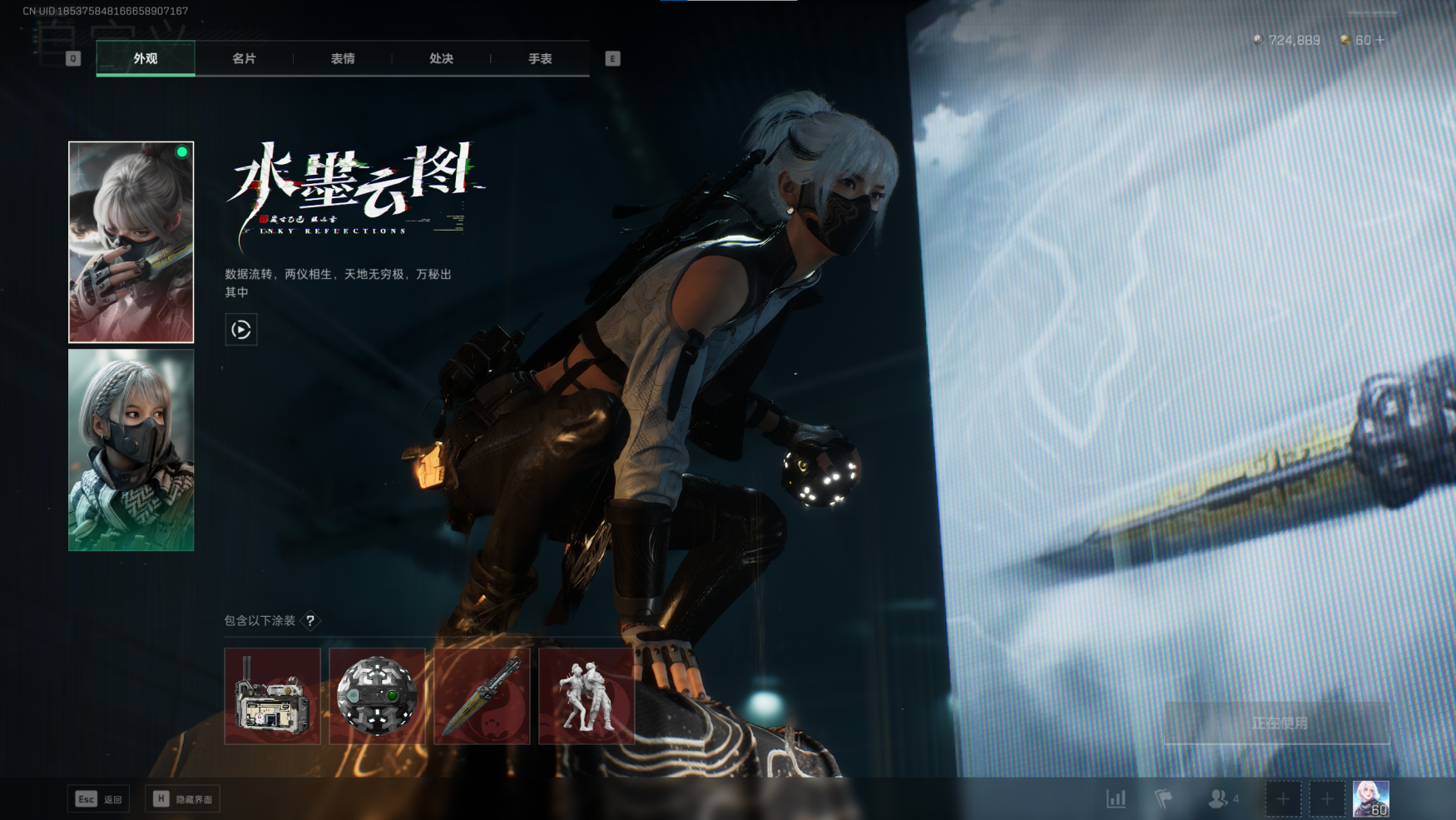Play the skin preview video

click(241, 330)
